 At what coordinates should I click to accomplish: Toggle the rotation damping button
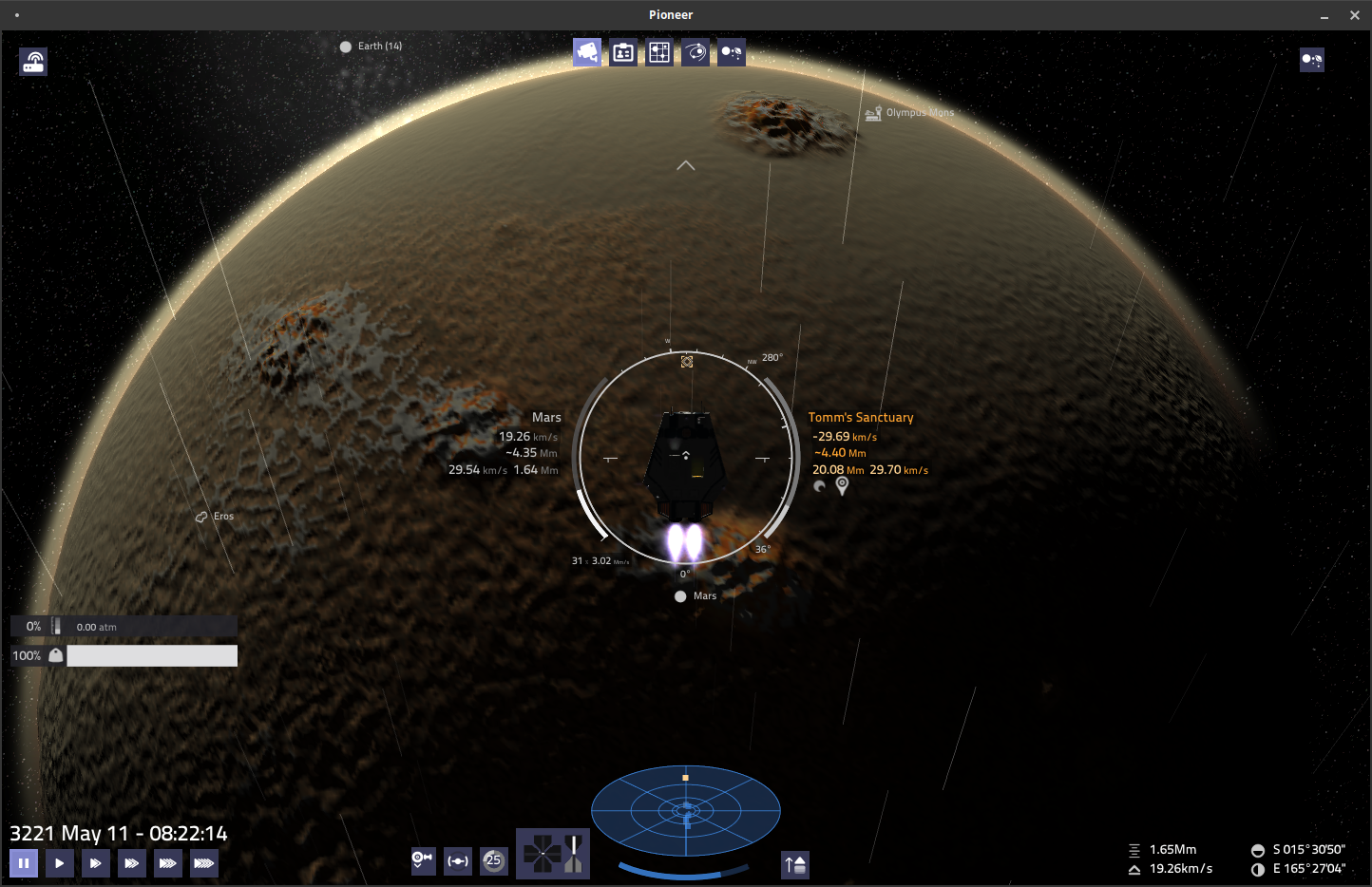[423, 860]
